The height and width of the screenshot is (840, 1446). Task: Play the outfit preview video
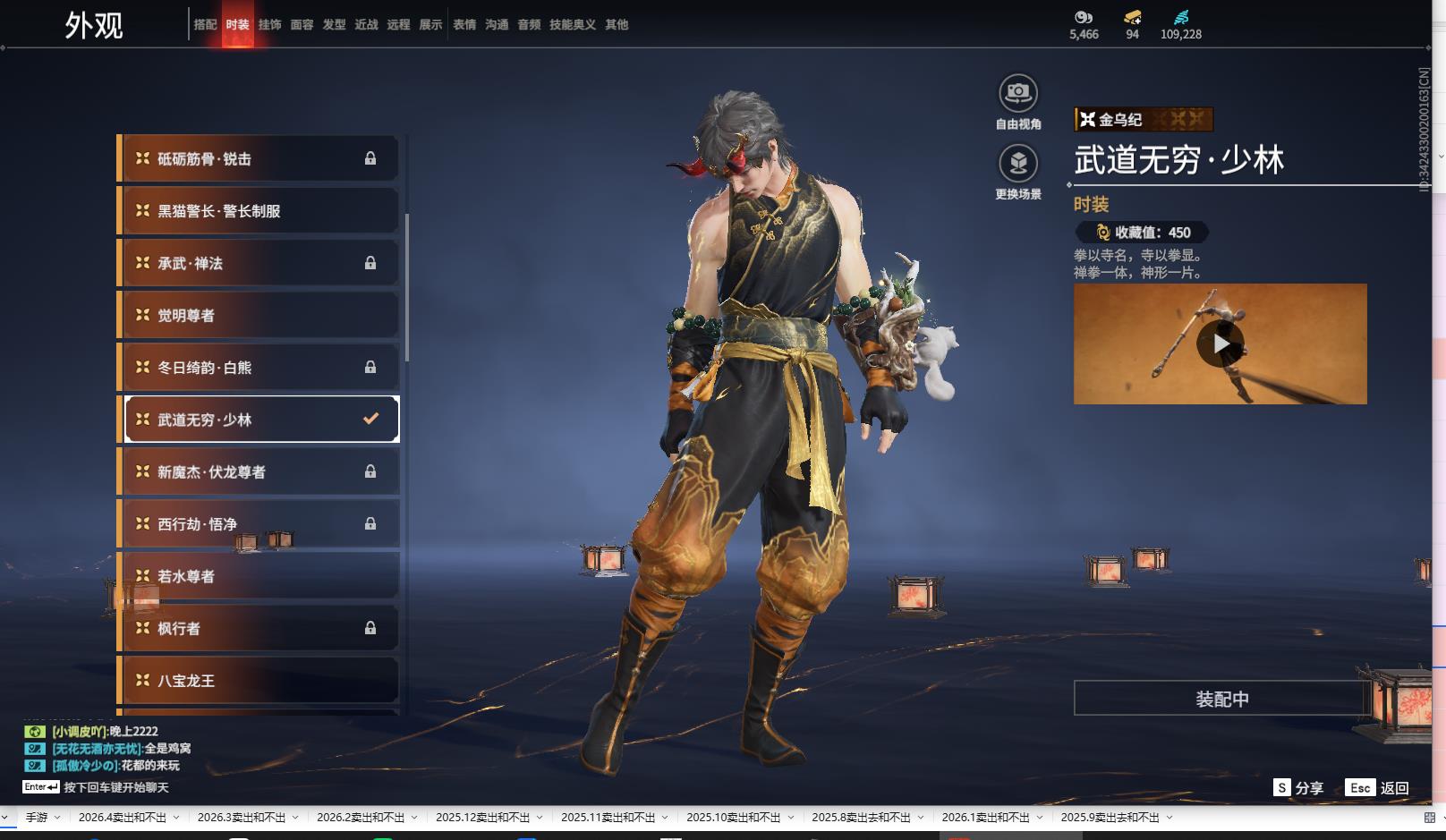tap(1220, 344)
